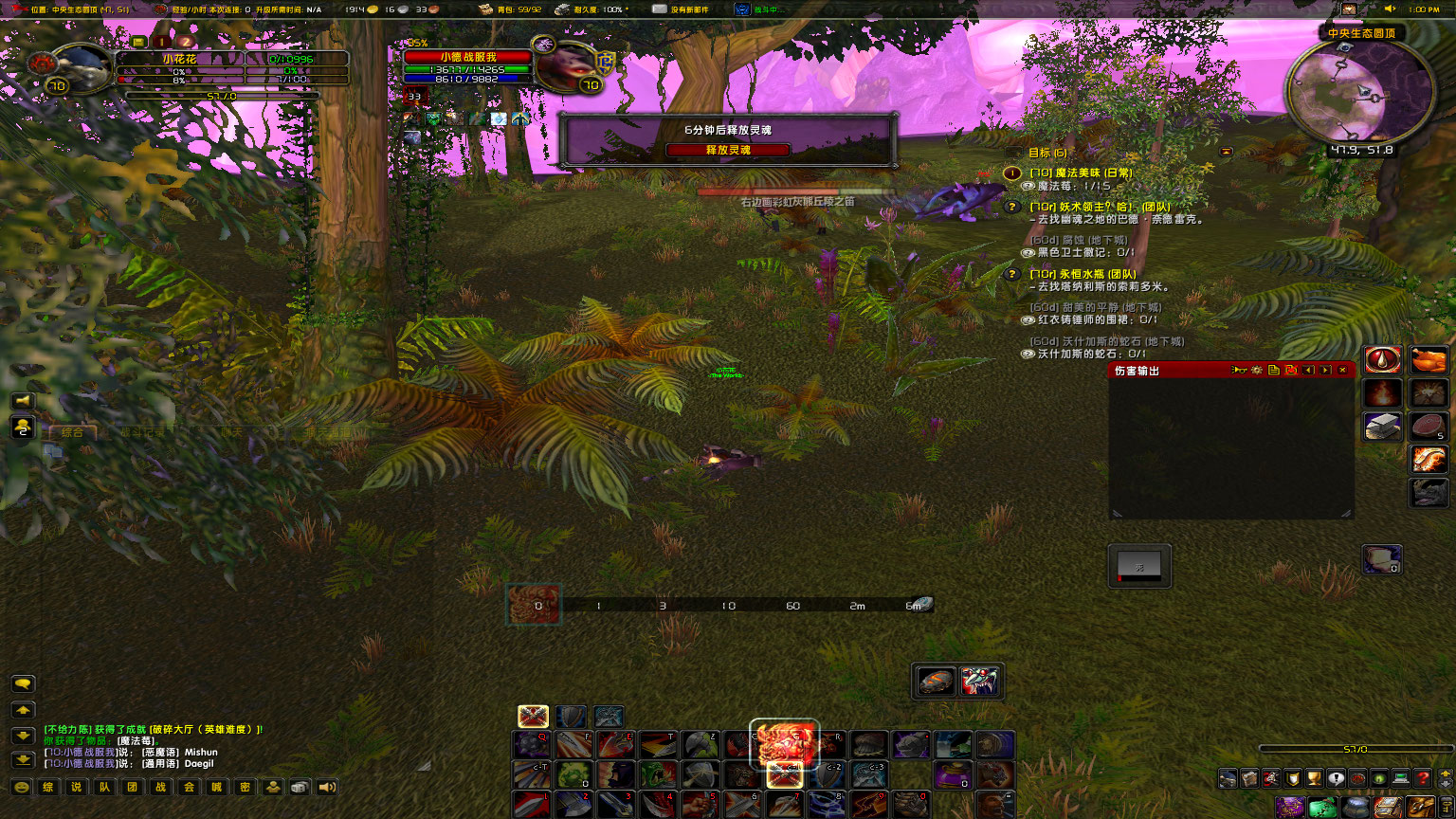Switch to the 综合 chat tab
This screenshot has height=819, width=1456.
coord(73,430)
